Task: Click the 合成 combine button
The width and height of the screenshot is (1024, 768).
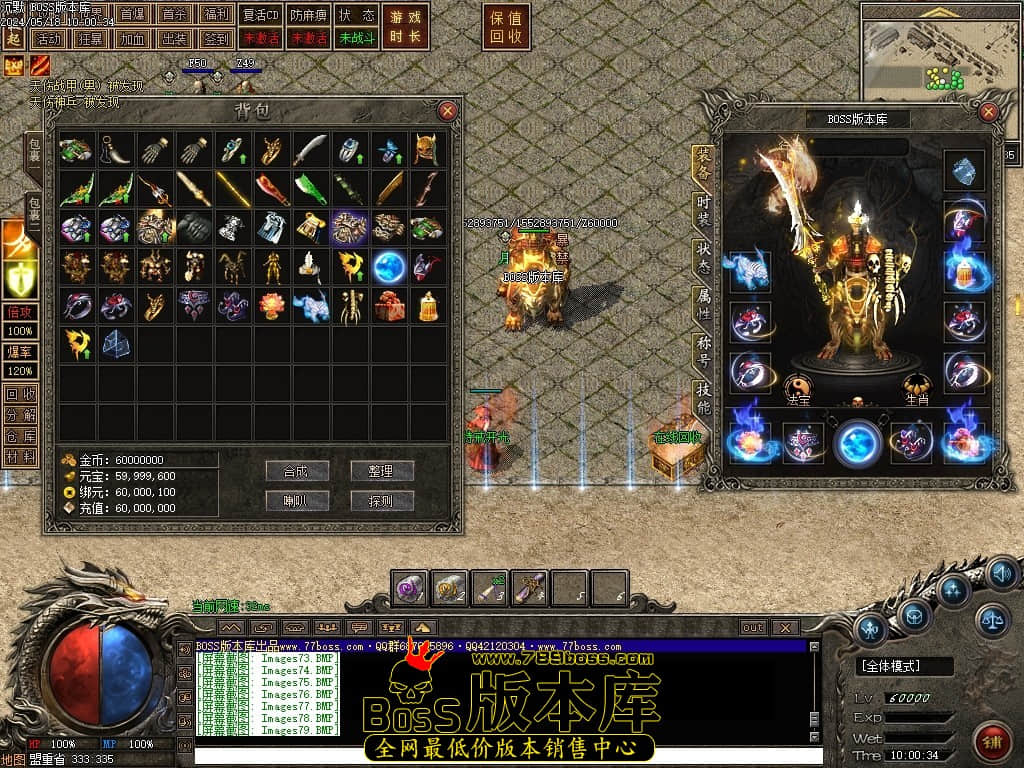Action: click(x=297, y=470)
